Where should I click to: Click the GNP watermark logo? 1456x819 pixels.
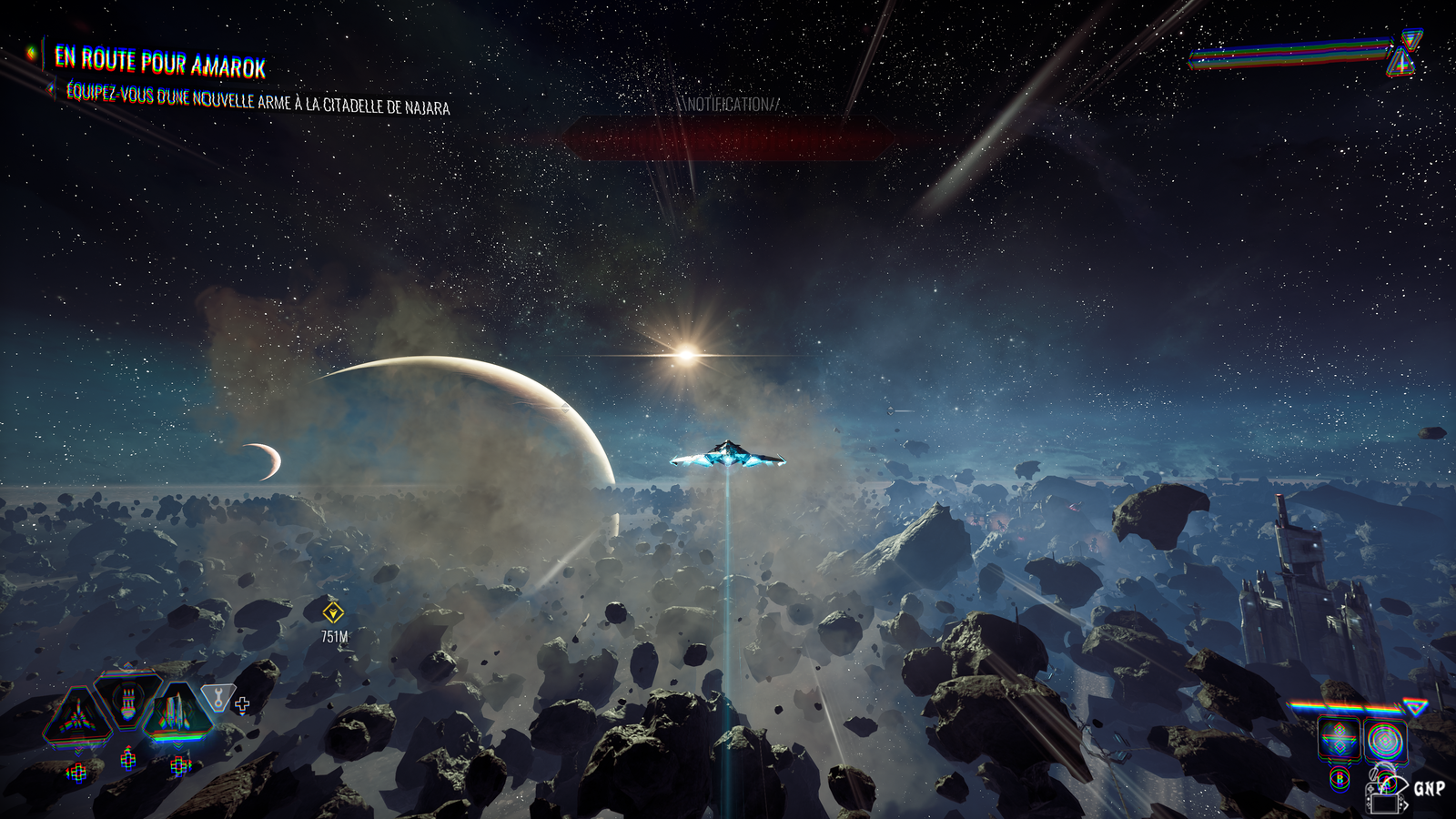[1427, 788]
